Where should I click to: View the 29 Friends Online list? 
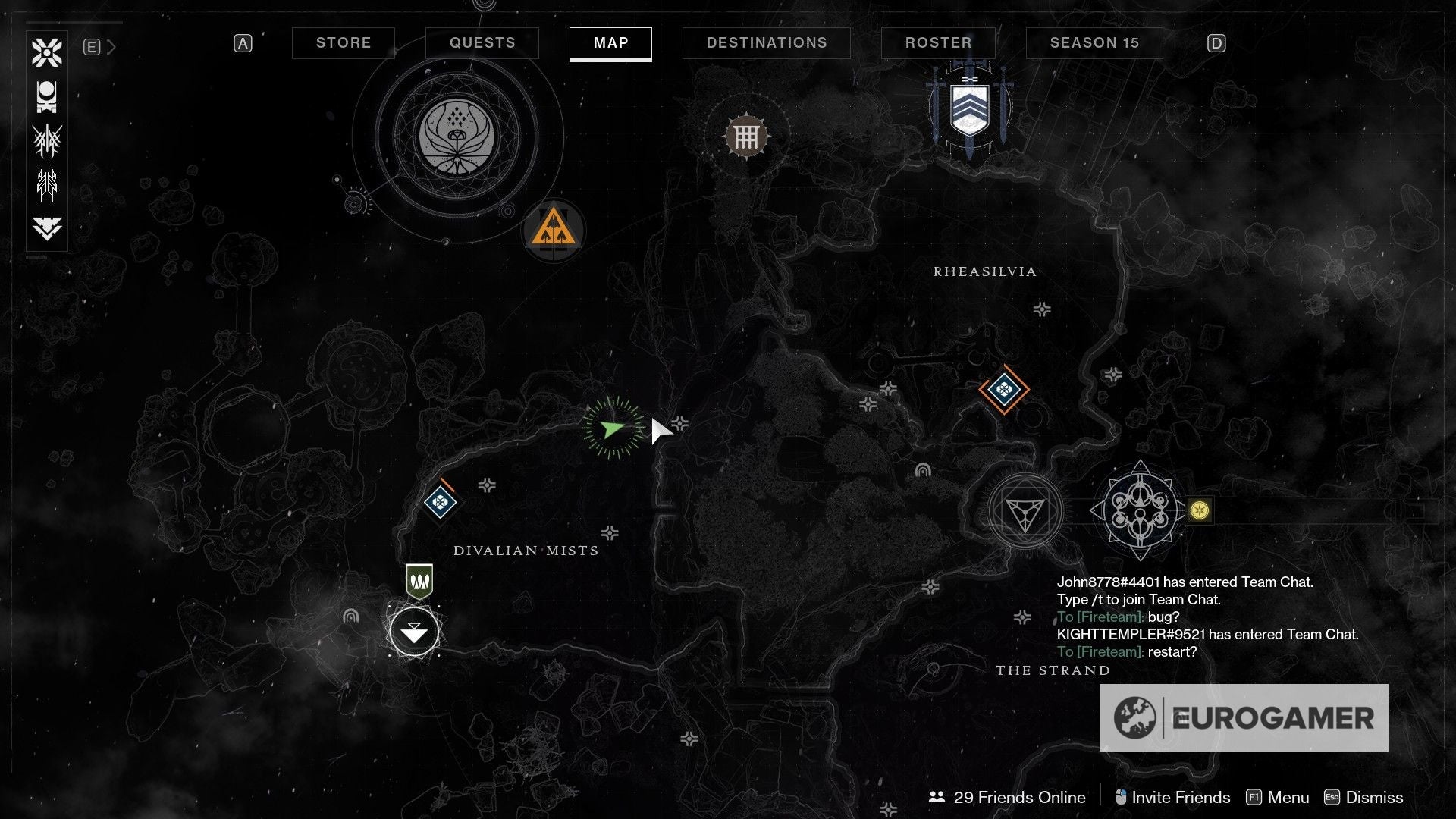[x=1007, y=797]
